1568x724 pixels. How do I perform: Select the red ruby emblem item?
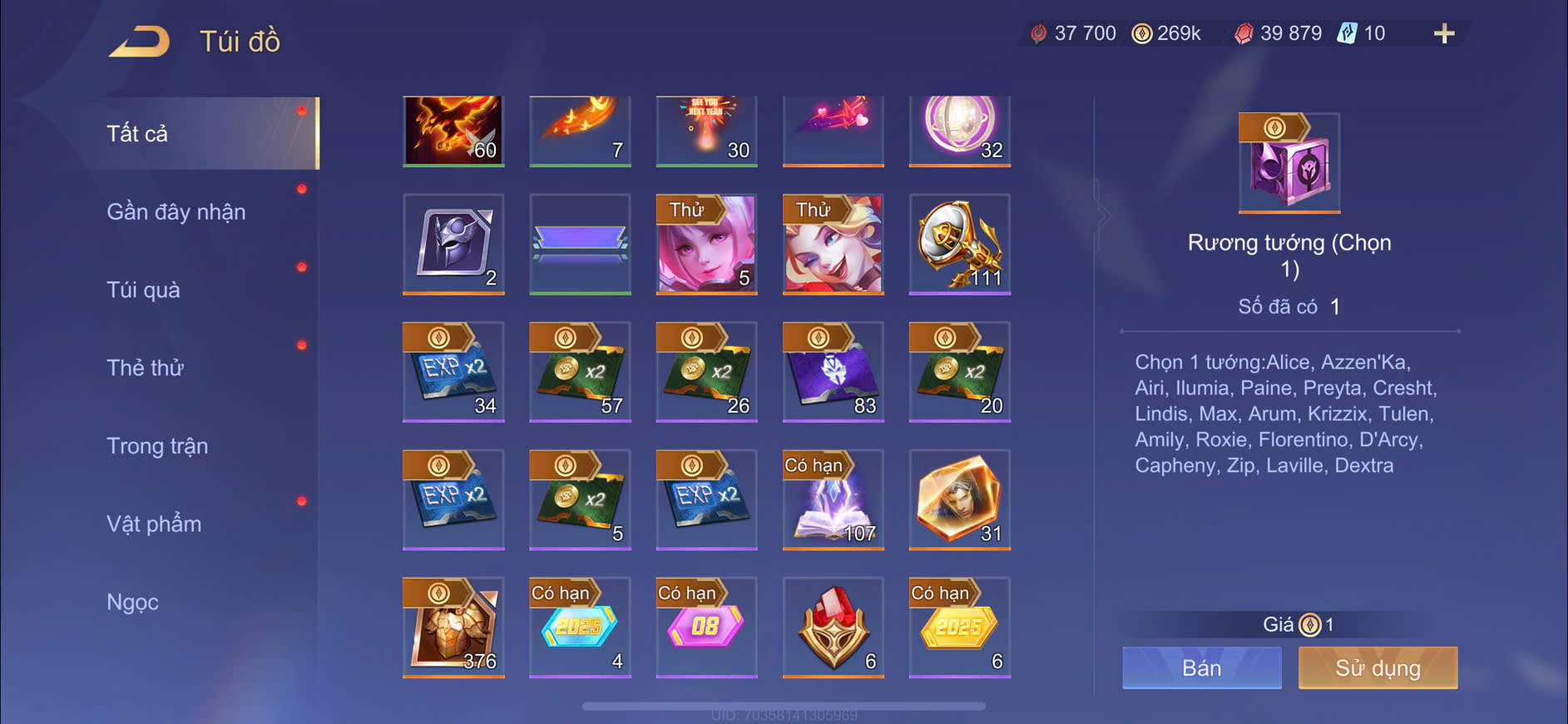click(x=833, y=627)
